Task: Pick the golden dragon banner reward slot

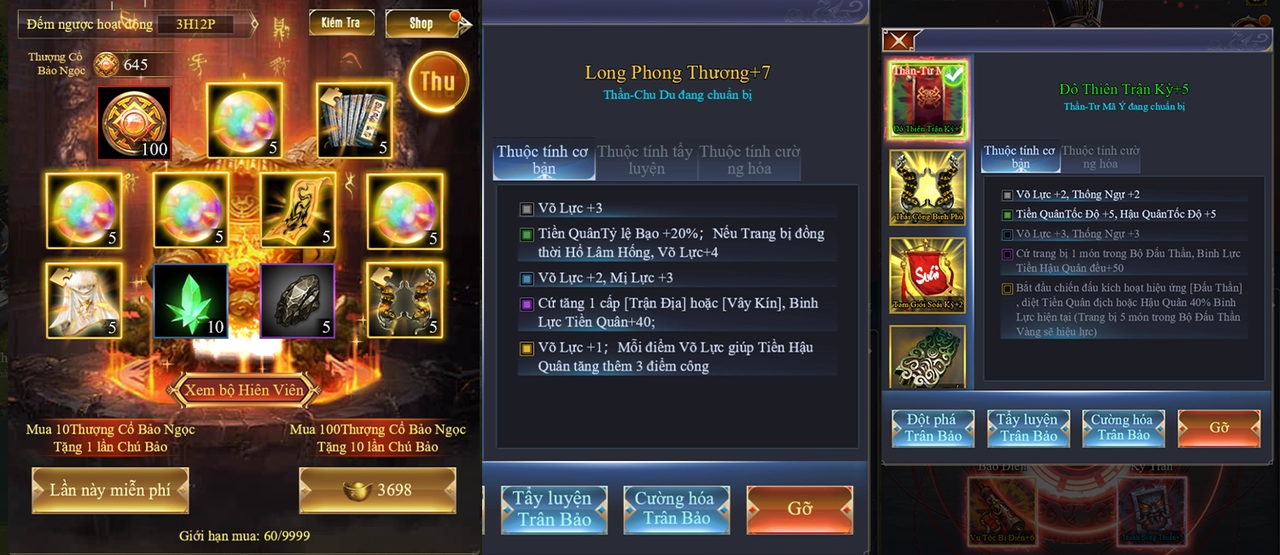Action: click(297, 211)
